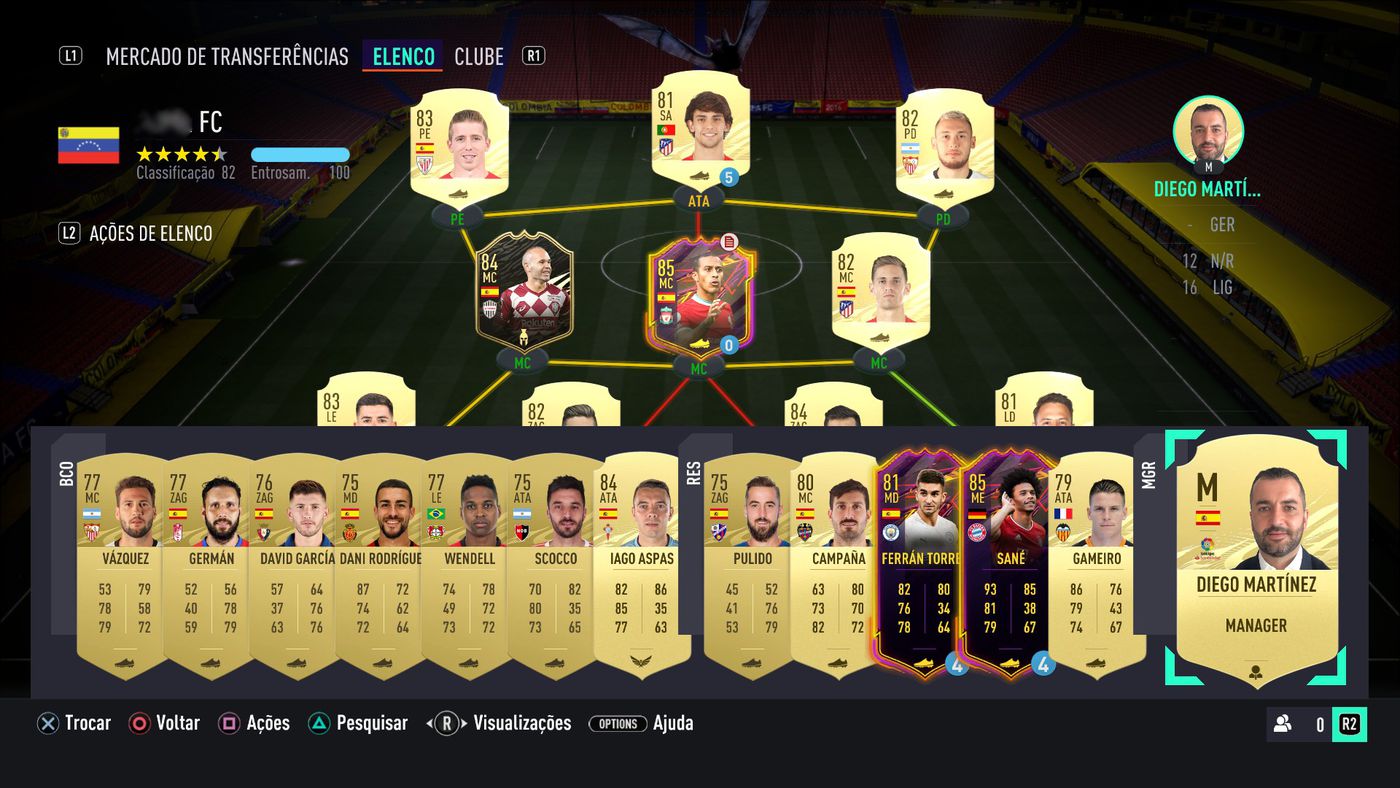1400x788 pixels.
Task: Select Sané's reserve card
Action: coord(1011,560)
